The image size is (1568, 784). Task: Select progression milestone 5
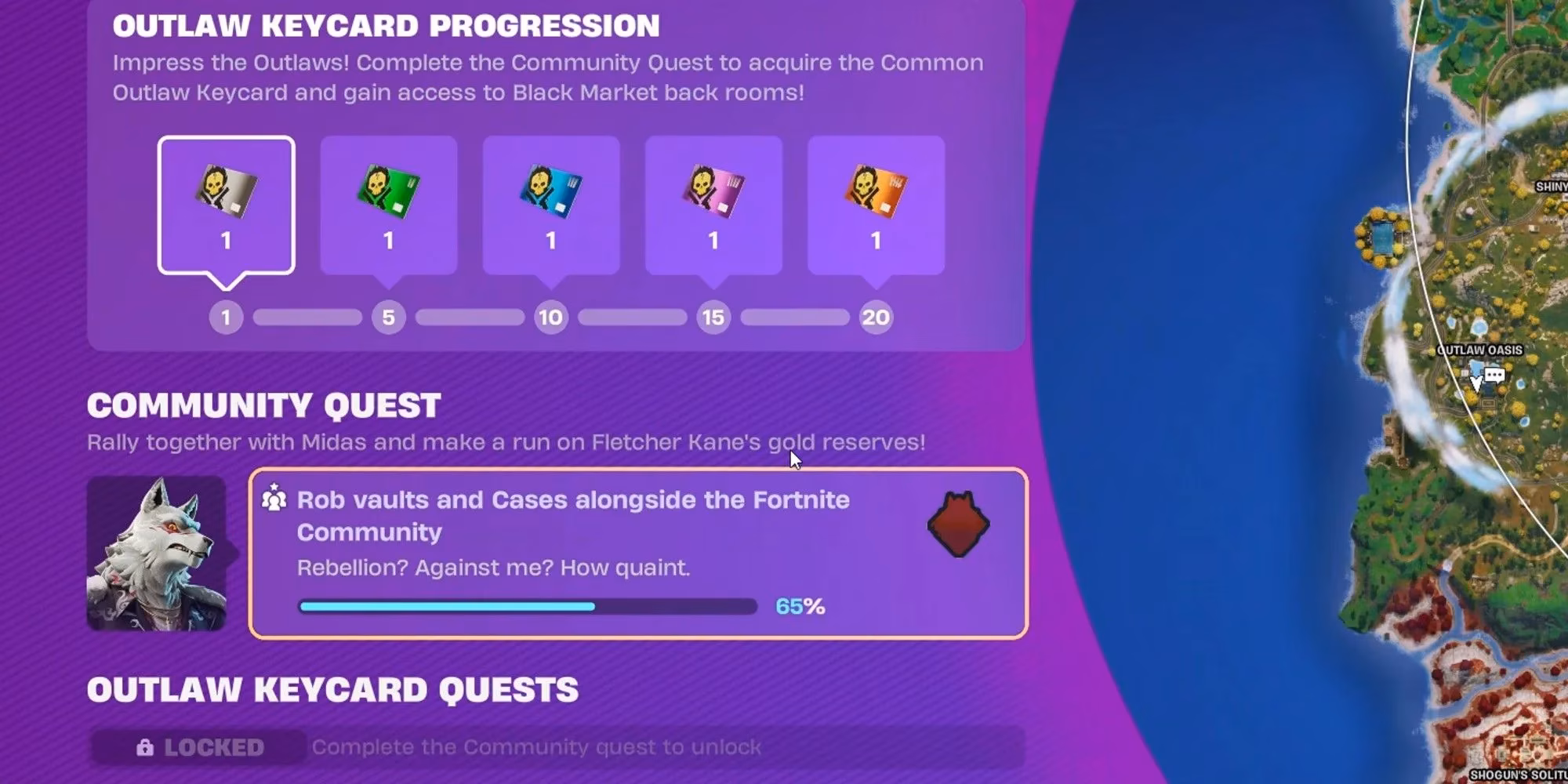pos(388,318)
